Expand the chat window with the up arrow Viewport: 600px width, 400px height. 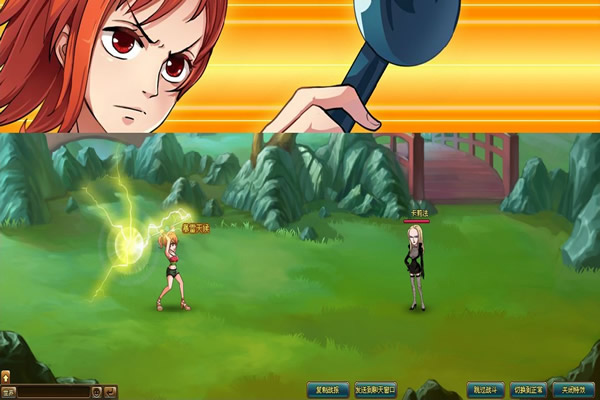tap(5, 377)
